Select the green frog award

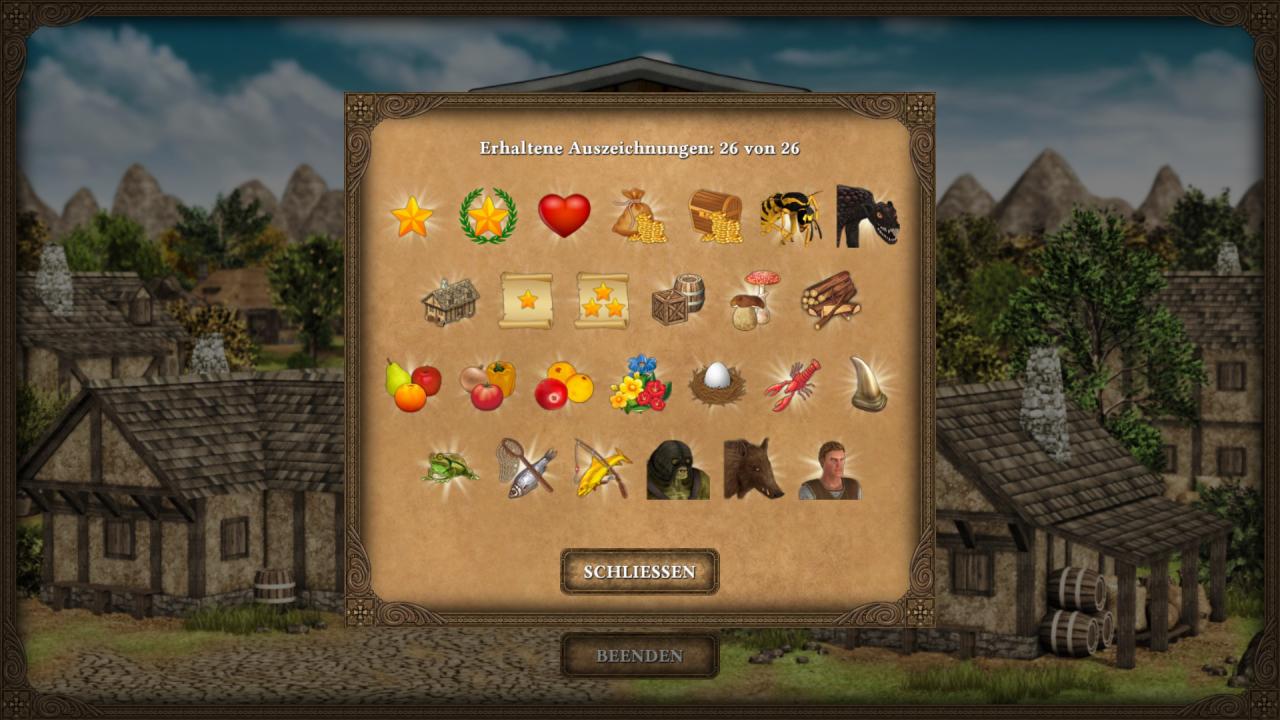[x=449, y=468]
